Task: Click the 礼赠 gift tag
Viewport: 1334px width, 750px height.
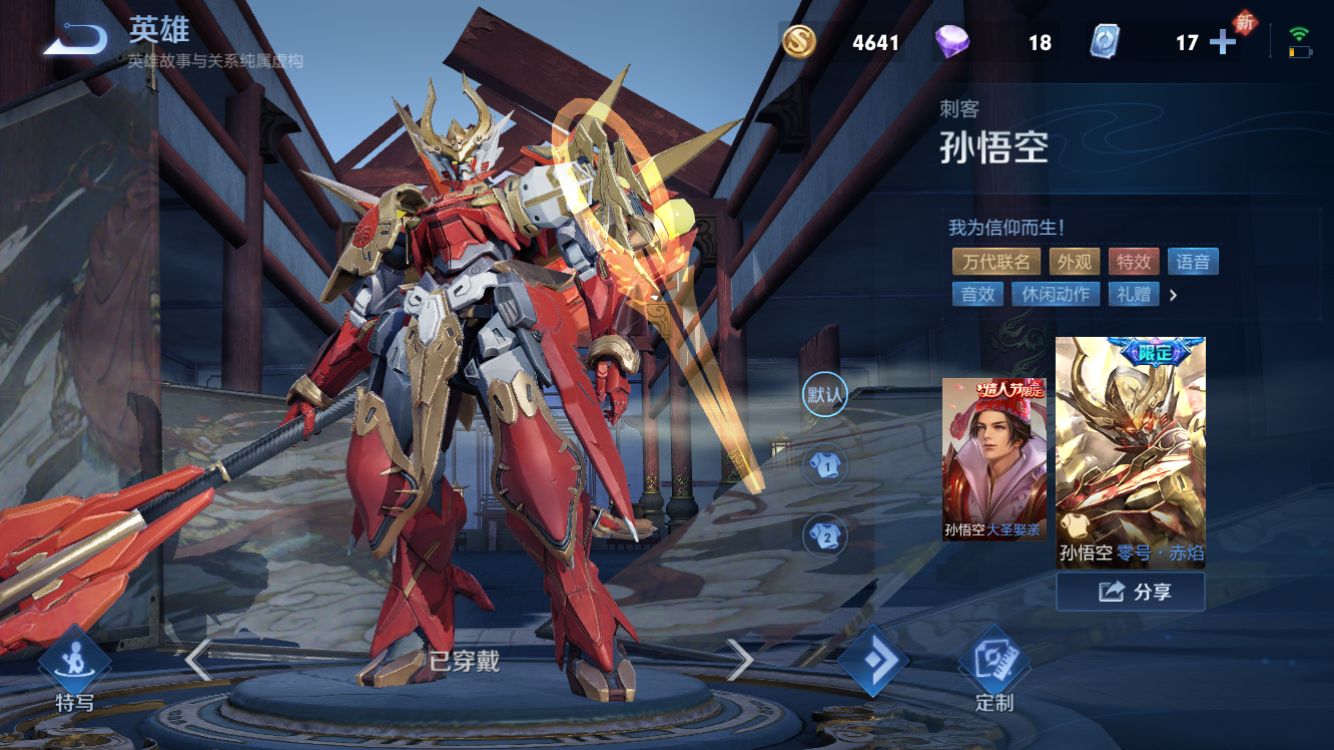Action: [1133, 294]
